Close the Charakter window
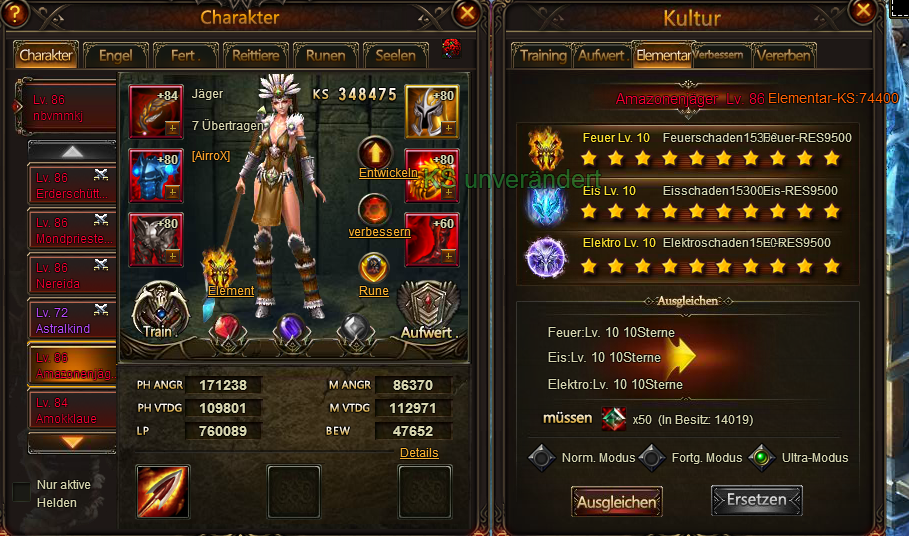 [x=466, y=13]
